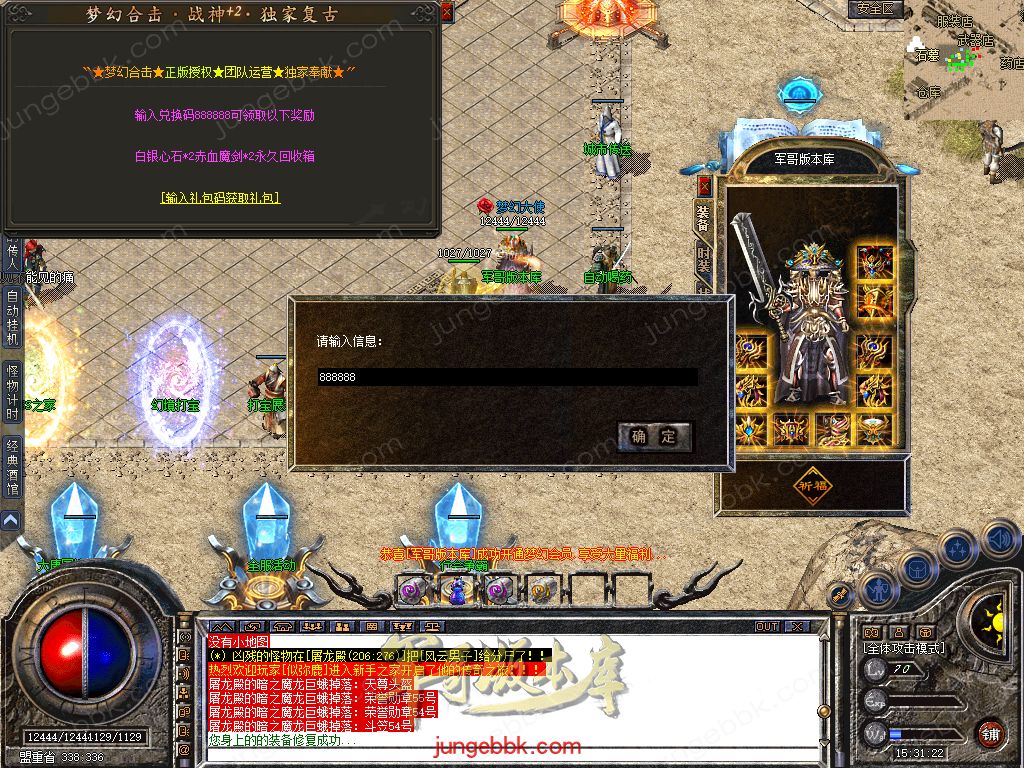Confirm the code with the 确定 button
The height and width of the screenshot is (768, 1024).
pos(655,436)
